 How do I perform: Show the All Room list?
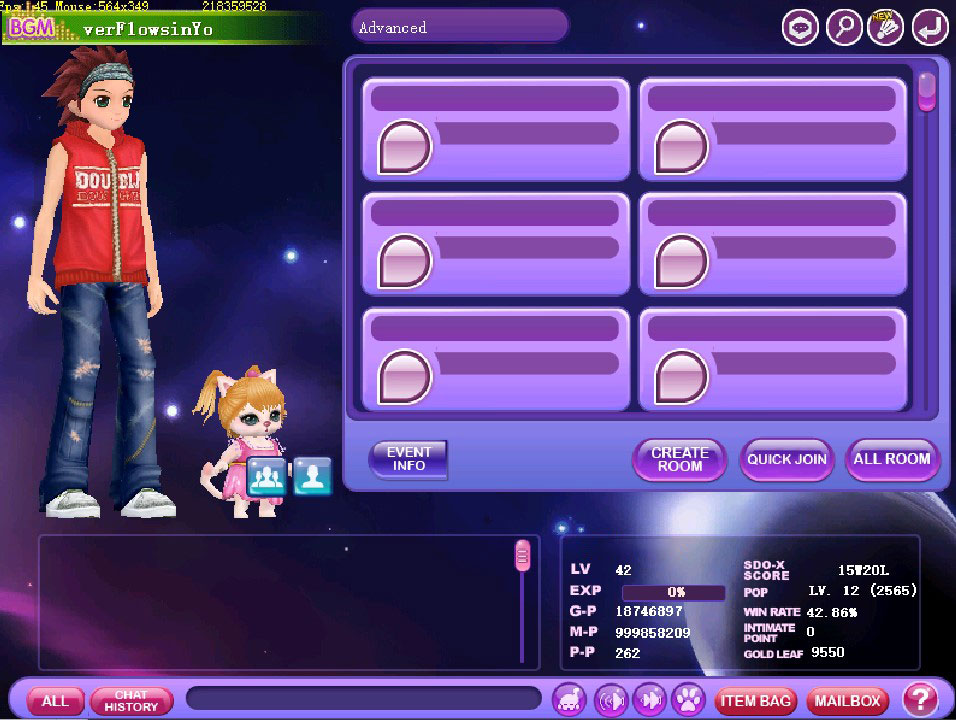tap(892, 459)
